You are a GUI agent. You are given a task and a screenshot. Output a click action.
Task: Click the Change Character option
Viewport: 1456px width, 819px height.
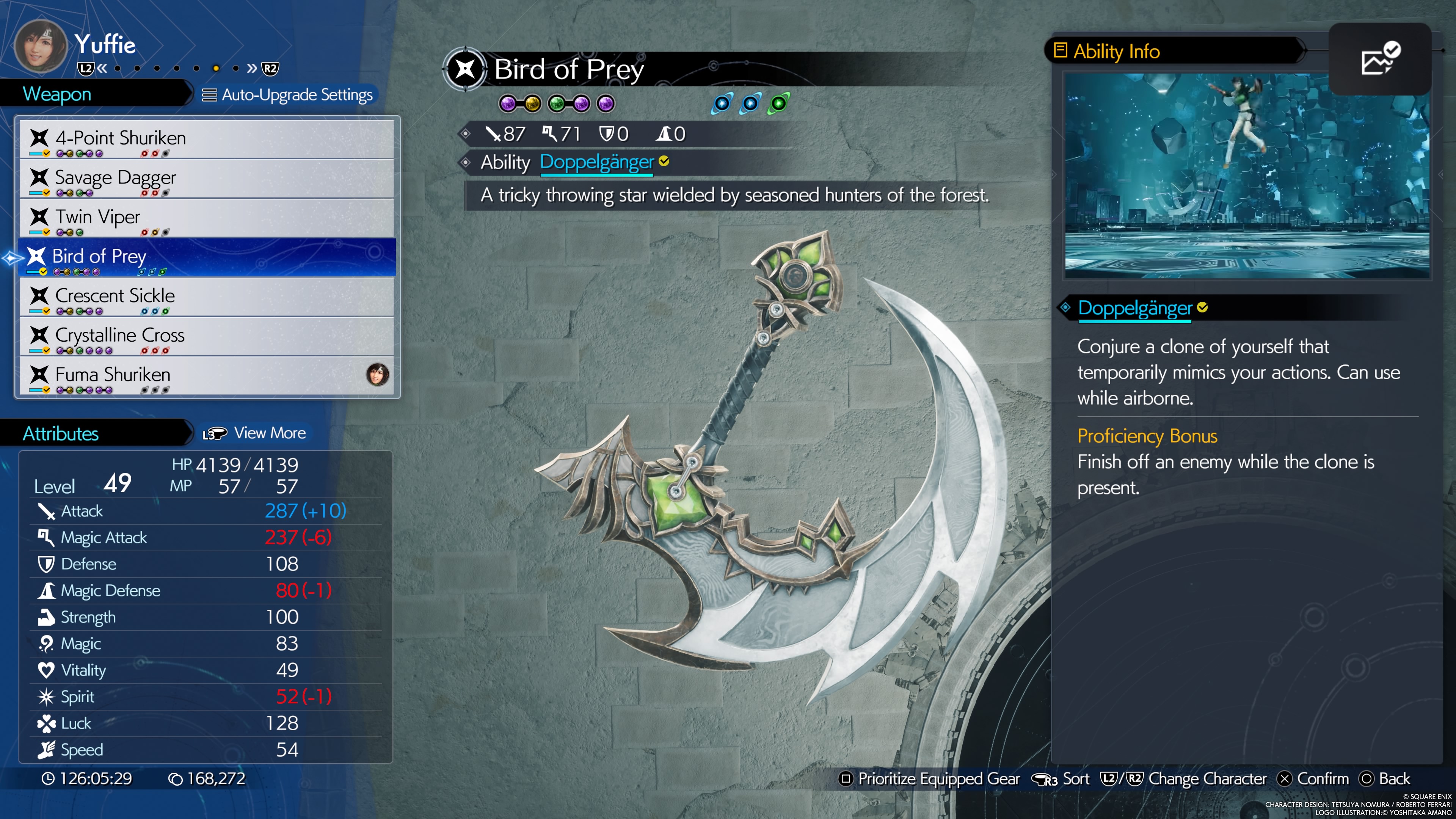click(1184, 779)
